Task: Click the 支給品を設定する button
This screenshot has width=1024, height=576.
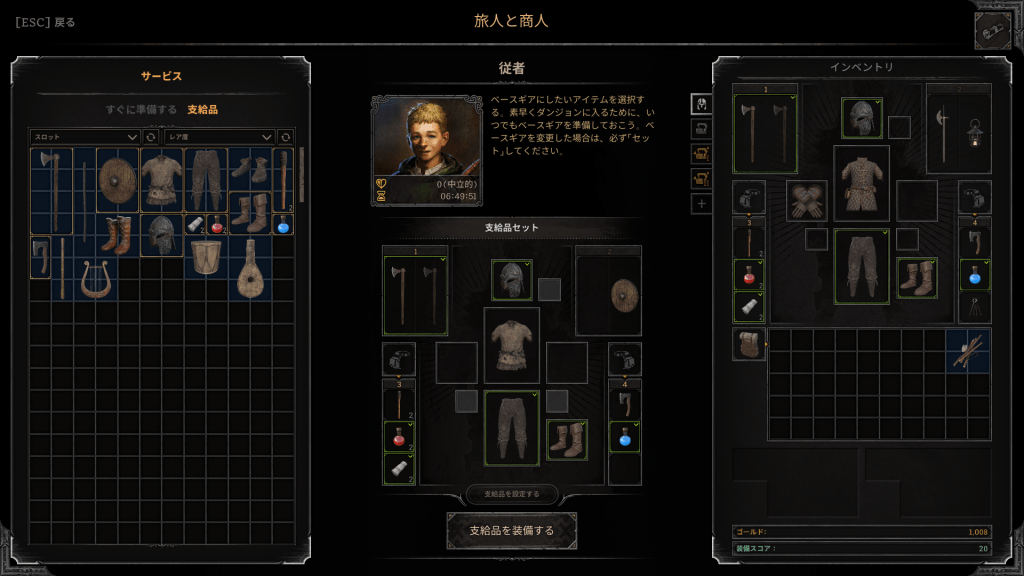Action: tap(511, 494)
